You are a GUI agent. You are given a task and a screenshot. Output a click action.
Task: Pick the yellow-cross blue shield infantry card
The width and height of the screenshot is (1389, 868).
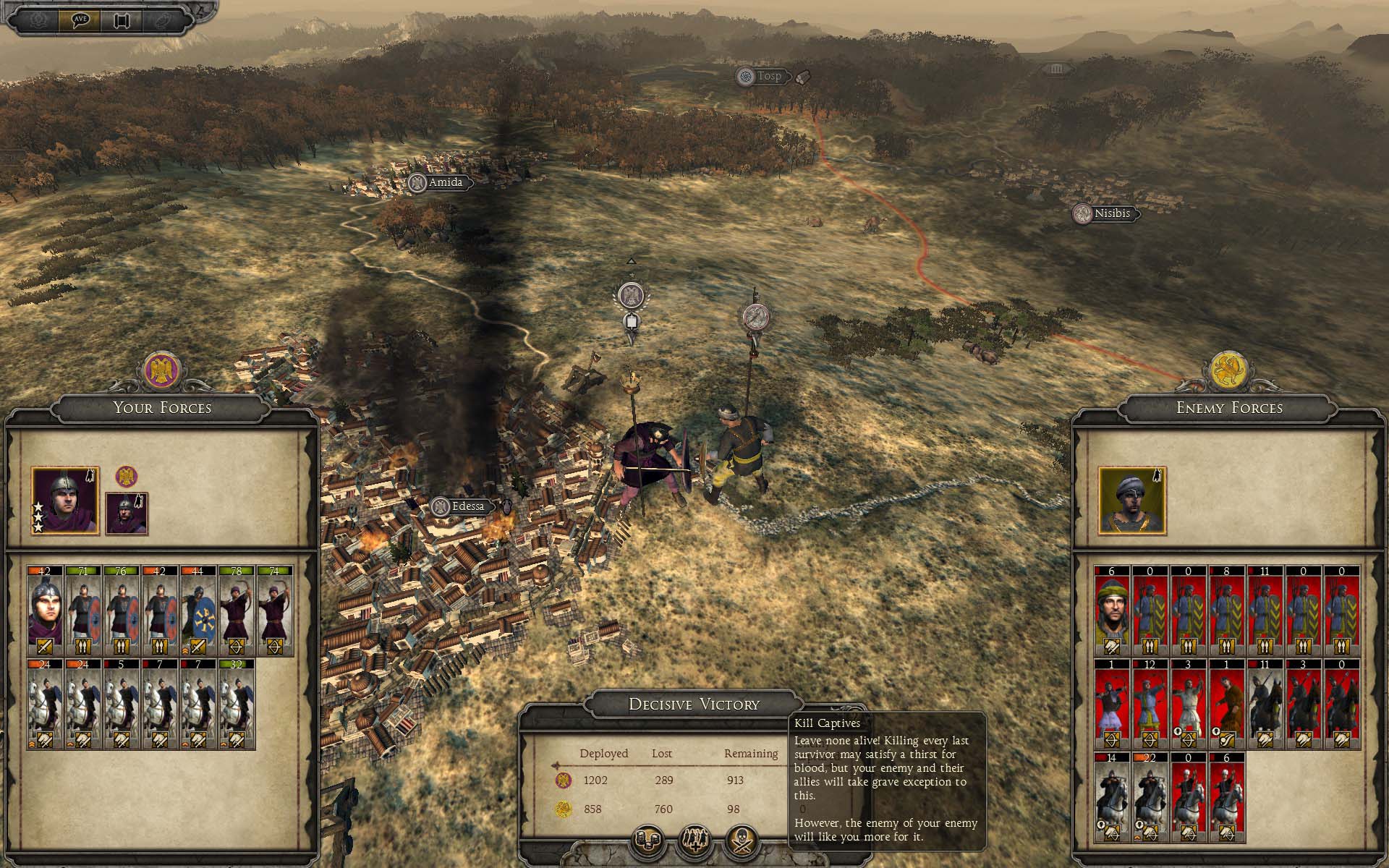click(x=198, y=610)
